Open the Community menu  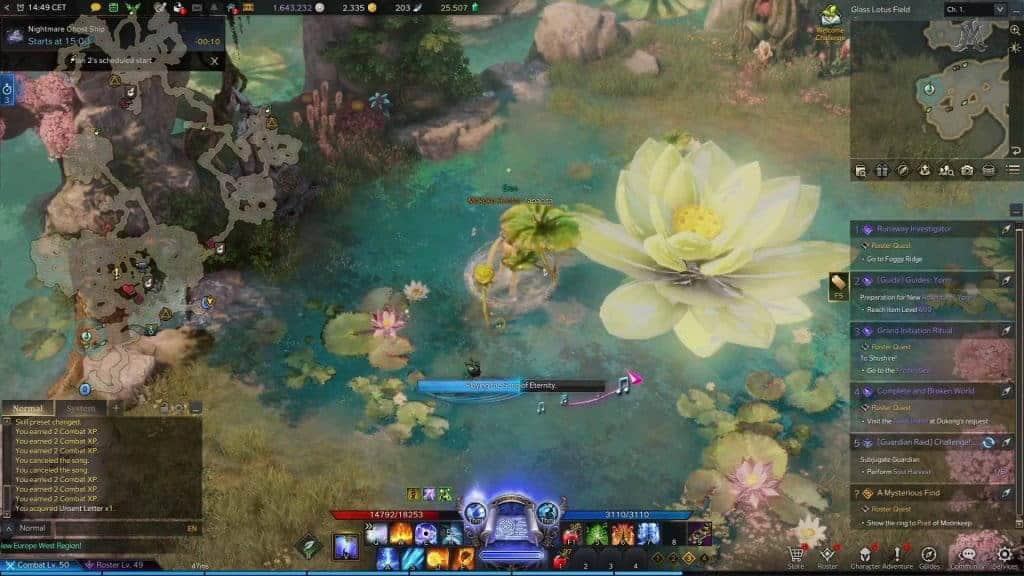[967, 555]
